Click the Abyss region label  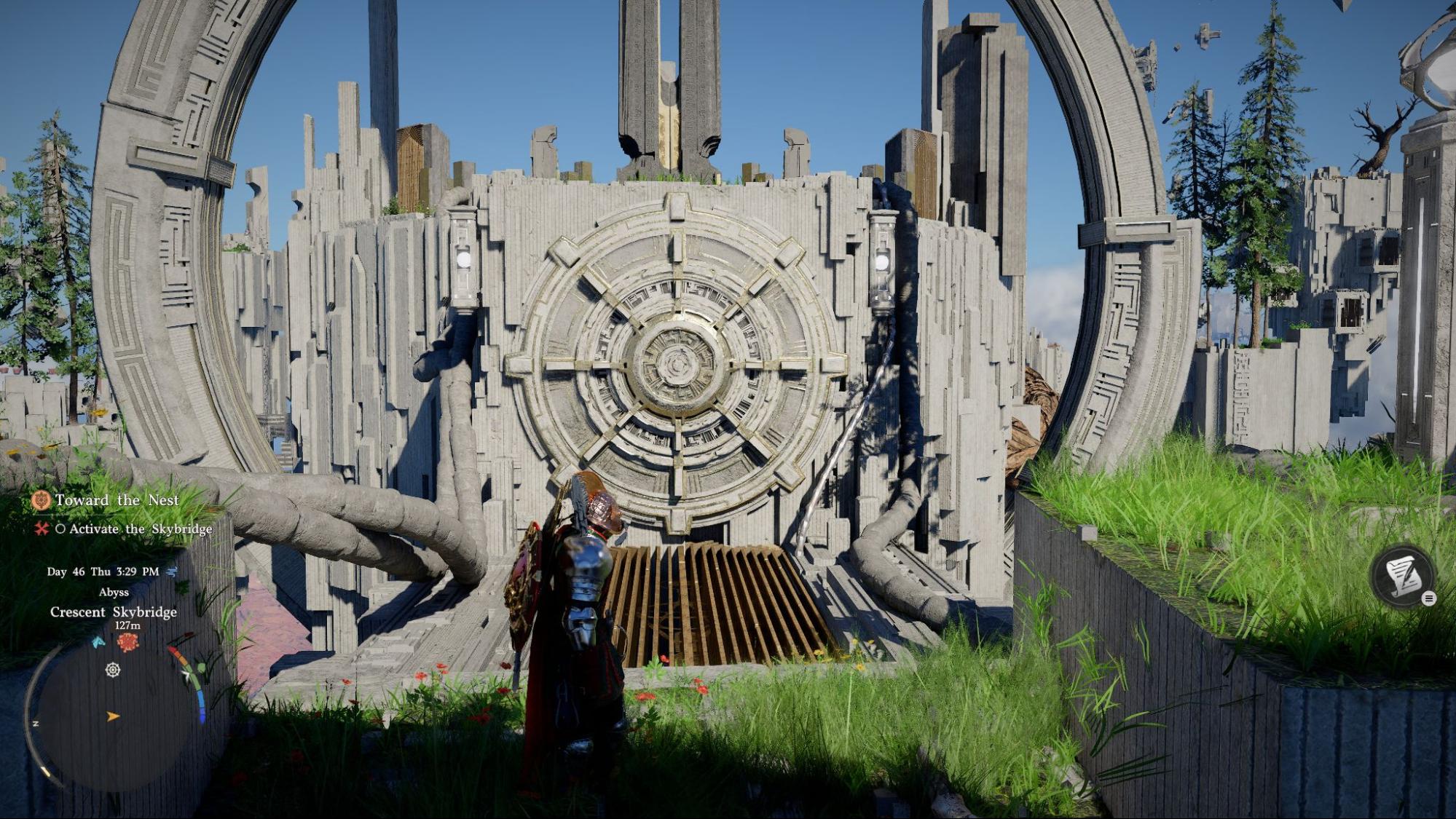114,592
